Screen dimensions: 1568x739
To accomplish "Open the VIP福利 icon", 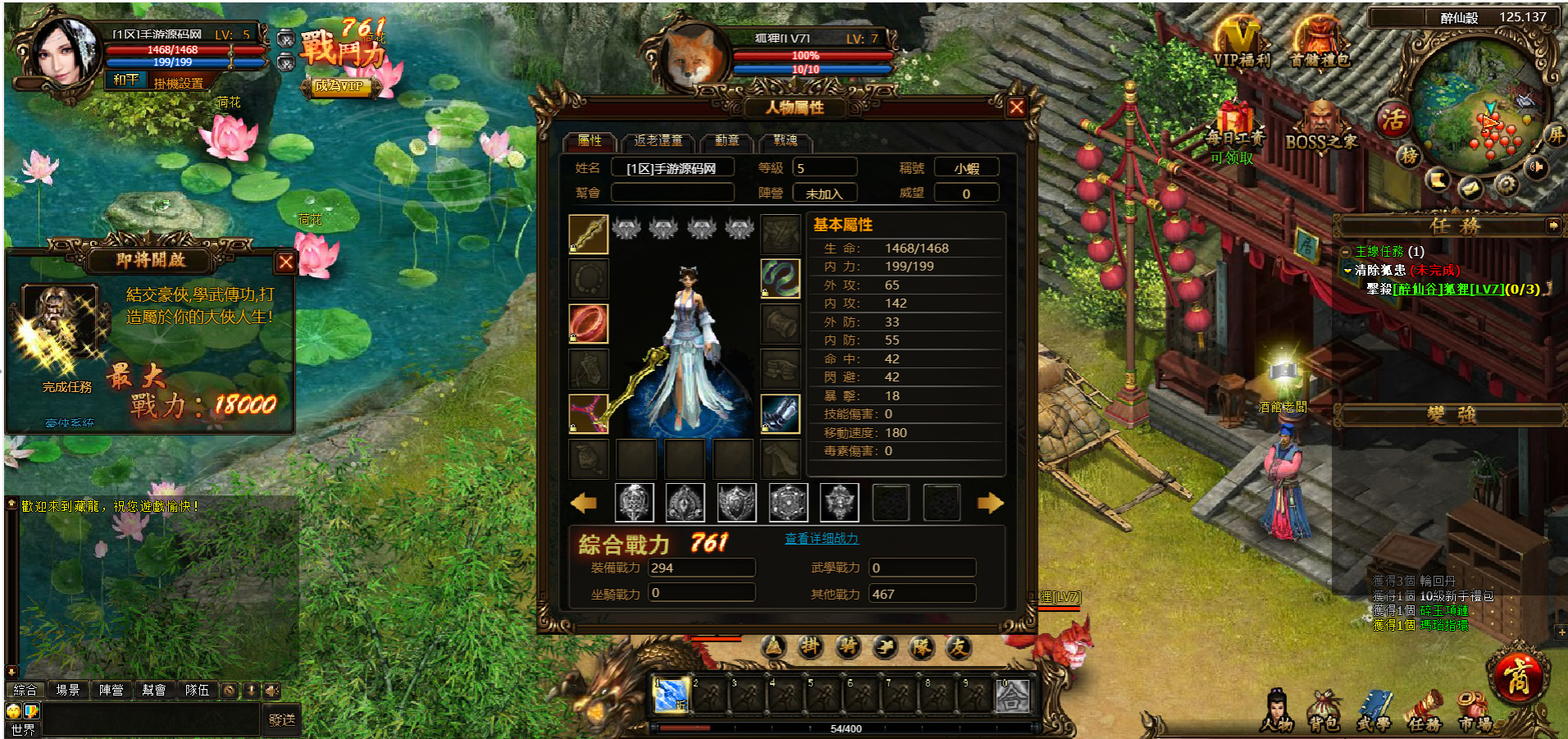I will pyautogui.click(x=1241, y=46).
